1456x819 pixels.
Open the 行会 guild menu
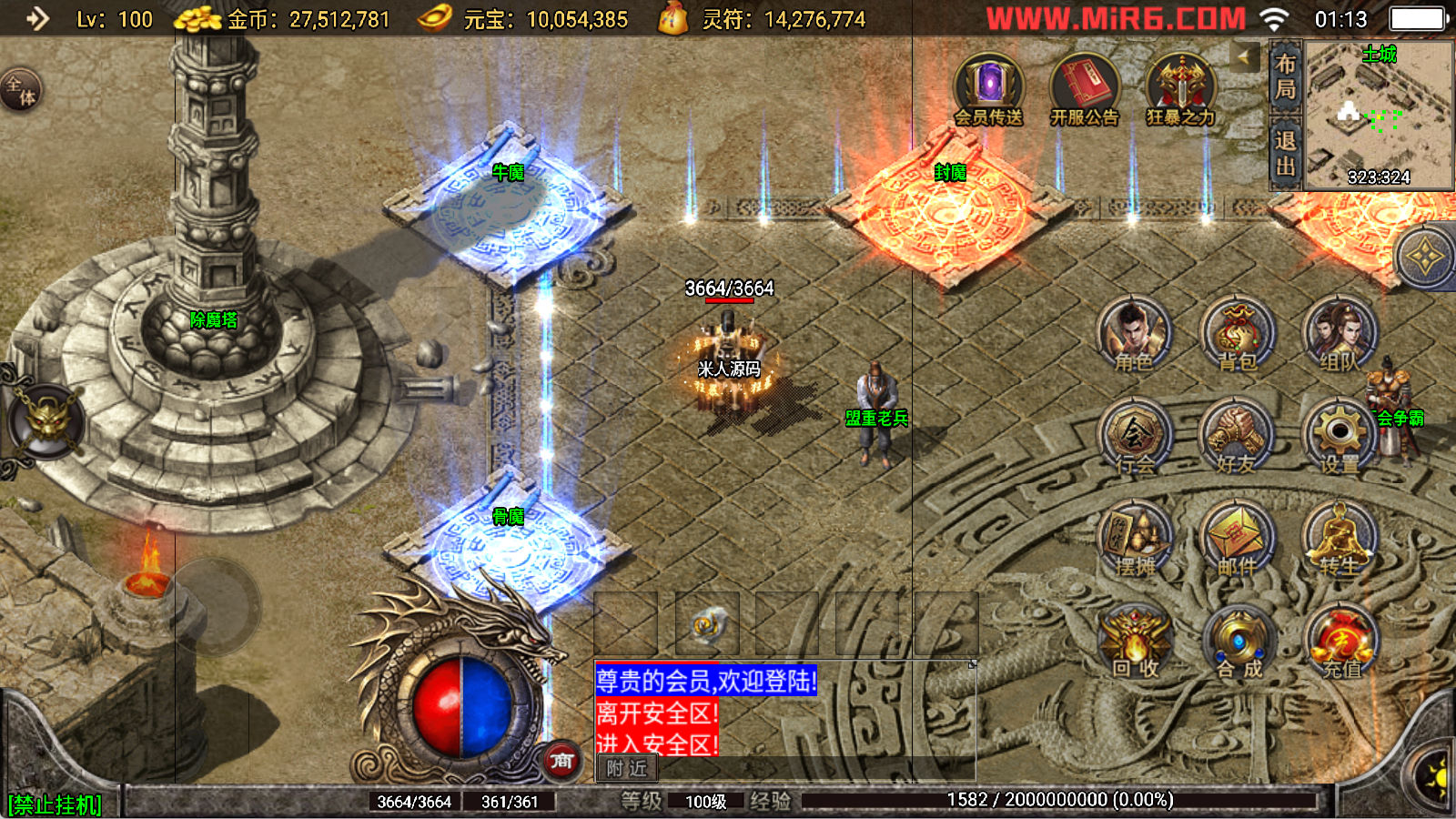point(1134,437)
